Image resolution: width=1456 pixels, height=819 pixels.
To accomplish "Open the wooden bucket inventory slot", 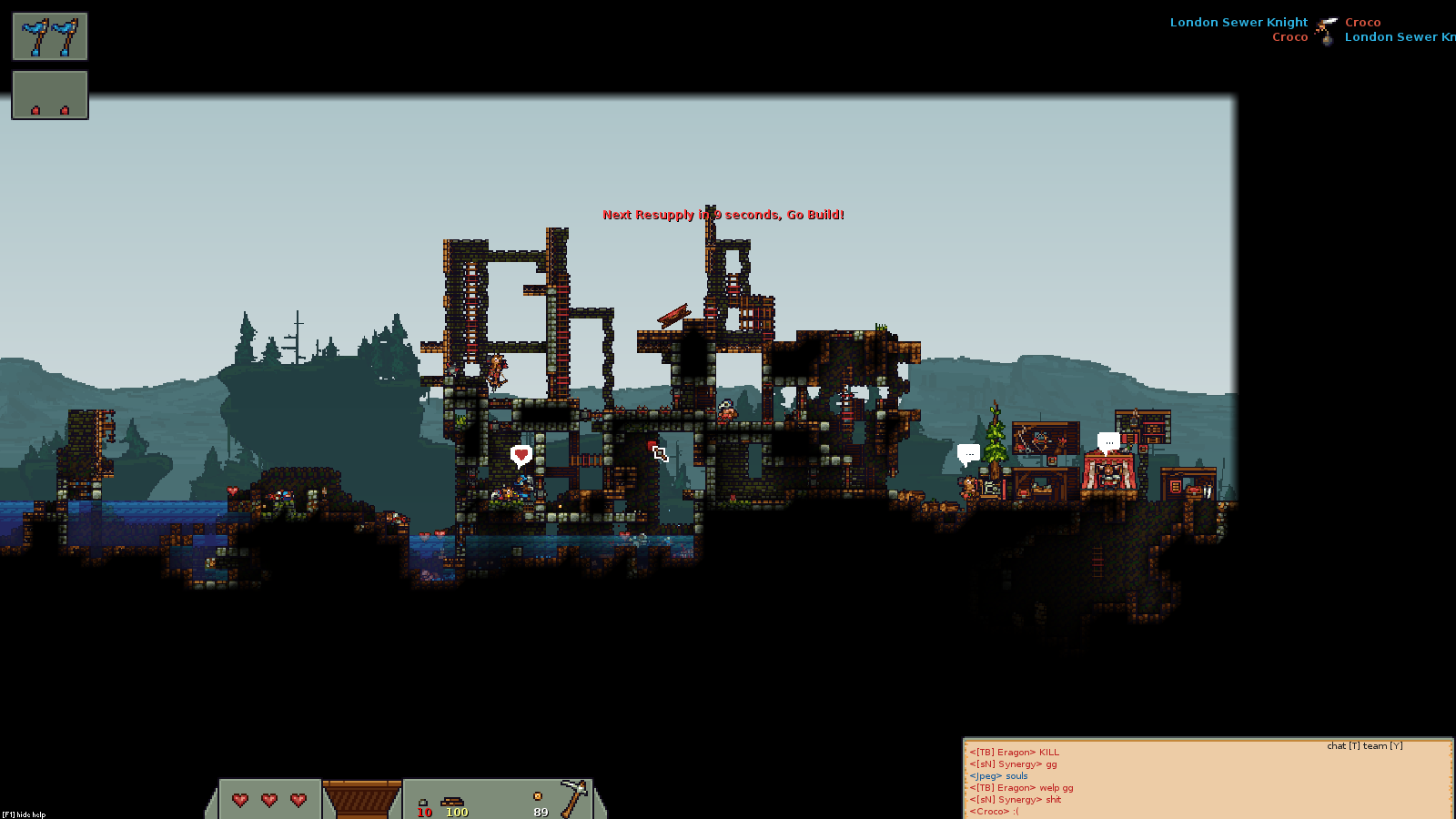I will pyautogui.click(x=362, y=799).
